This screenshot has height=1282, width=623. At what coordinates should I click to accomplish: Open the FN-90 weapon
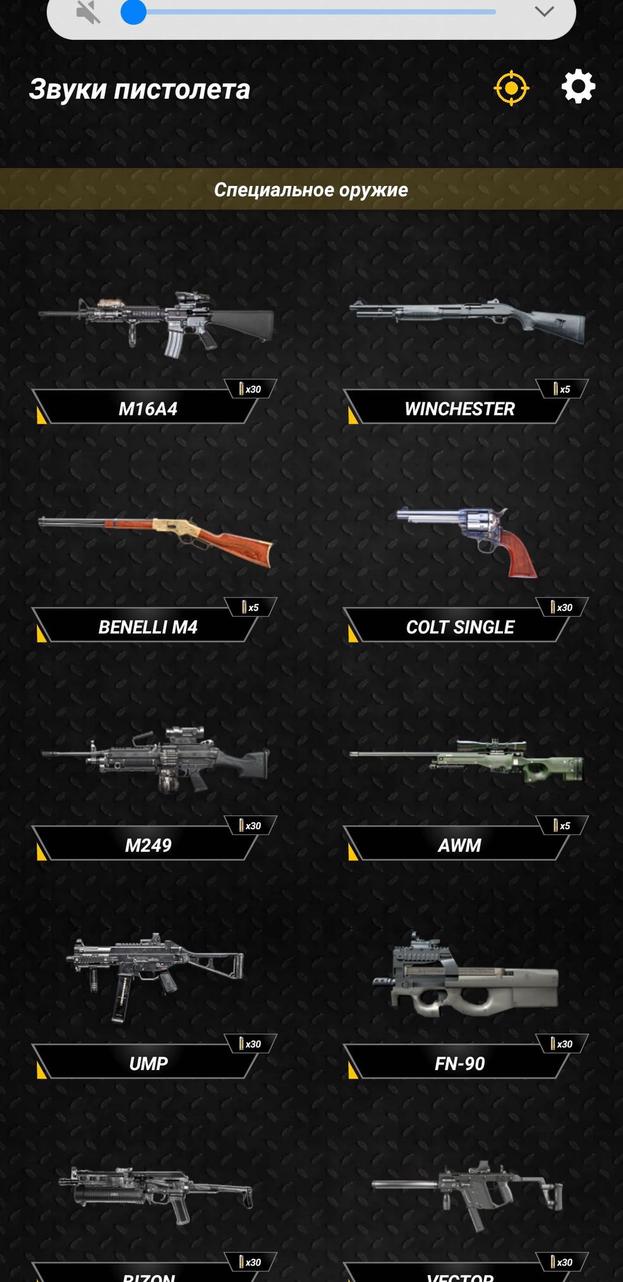pos(466,975)
